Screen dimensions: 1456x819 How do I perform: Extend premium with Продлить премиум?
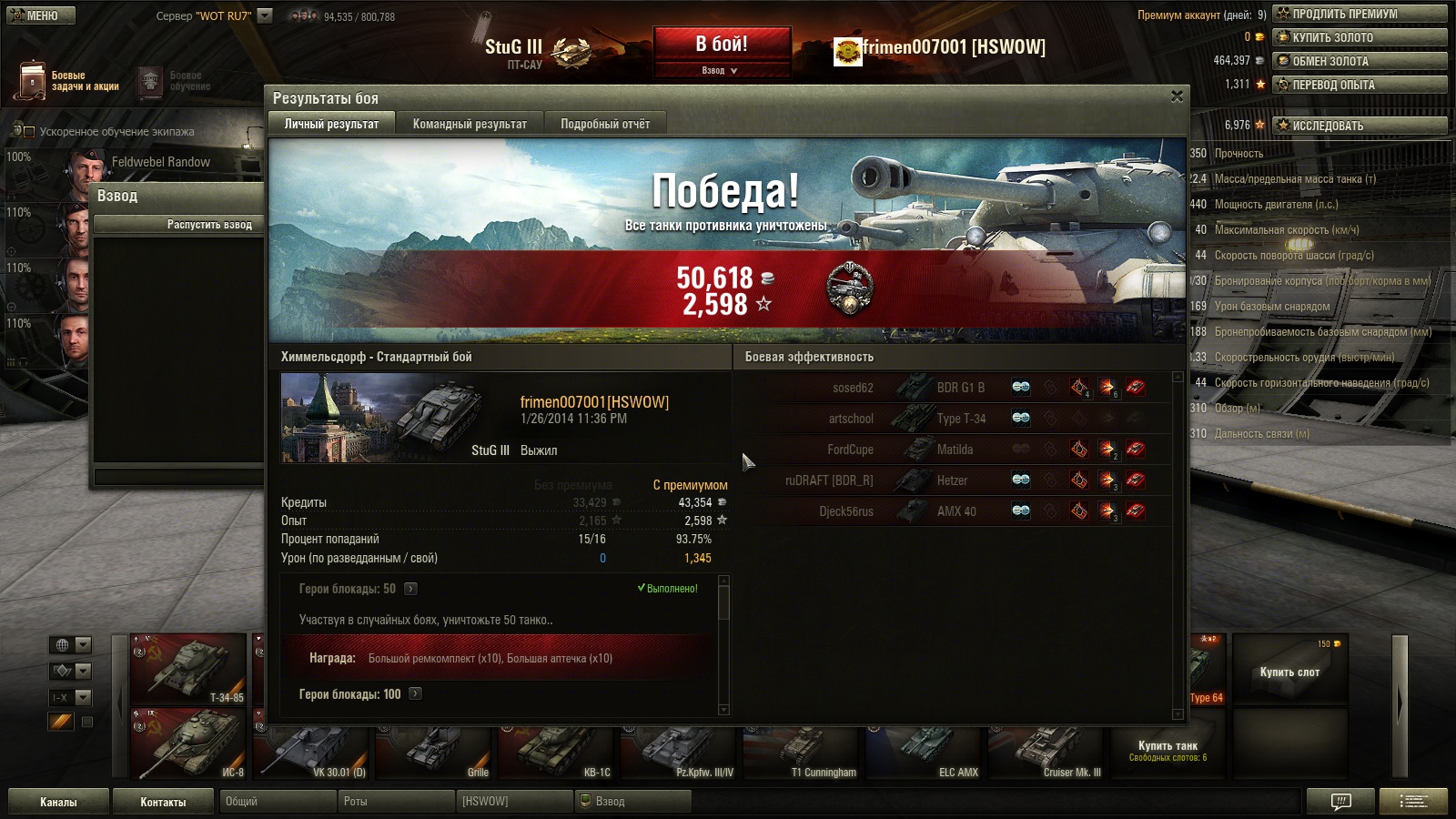[1360, 14]
